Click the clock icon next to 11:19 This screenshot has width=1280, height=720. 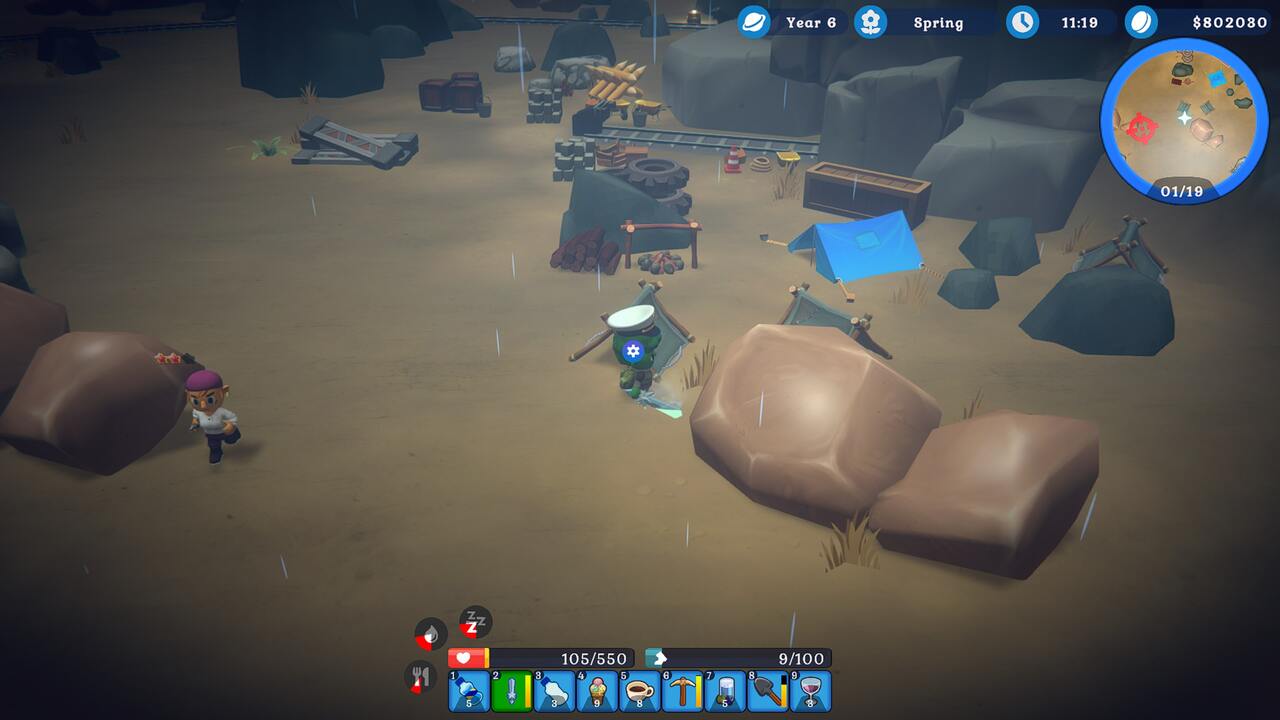click(x=1022, y=22)
